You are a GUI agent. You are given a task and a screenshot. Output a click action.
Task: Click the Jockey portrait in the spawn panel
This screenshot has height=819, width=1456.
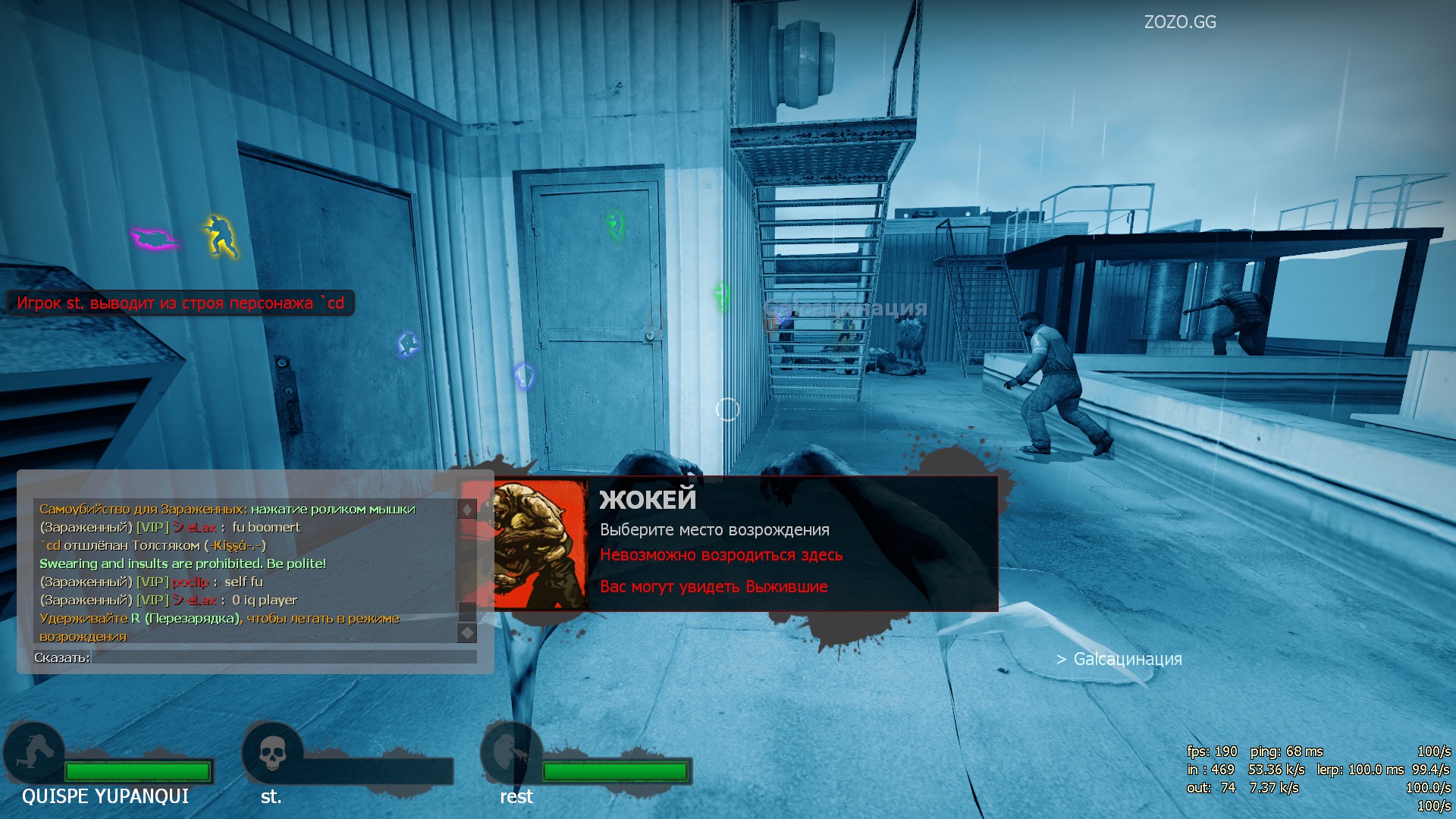pos(540,544)
